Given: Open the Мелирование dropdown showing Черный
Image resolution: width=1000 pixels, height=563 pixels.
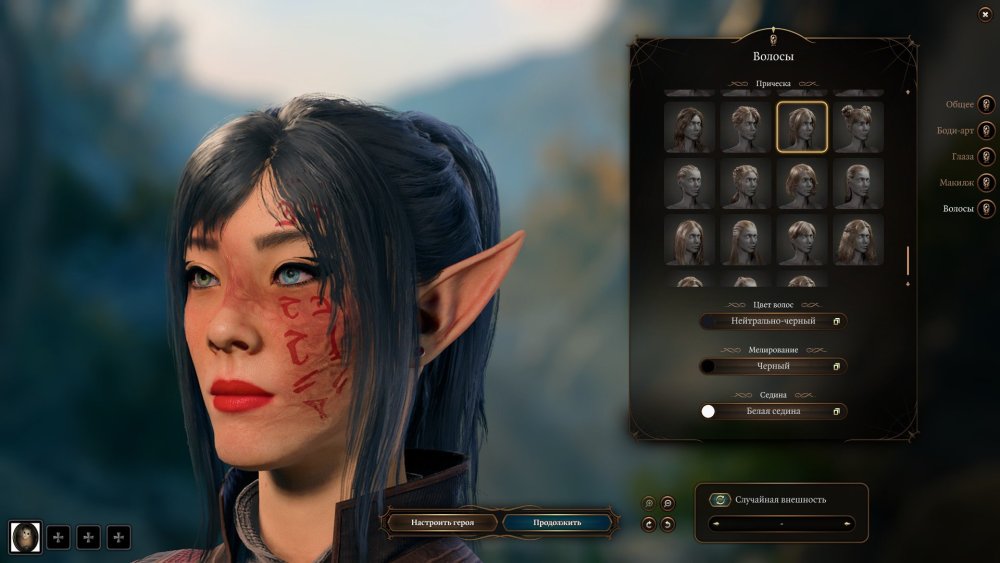Looking at the screenshot, I should point(773,366).
